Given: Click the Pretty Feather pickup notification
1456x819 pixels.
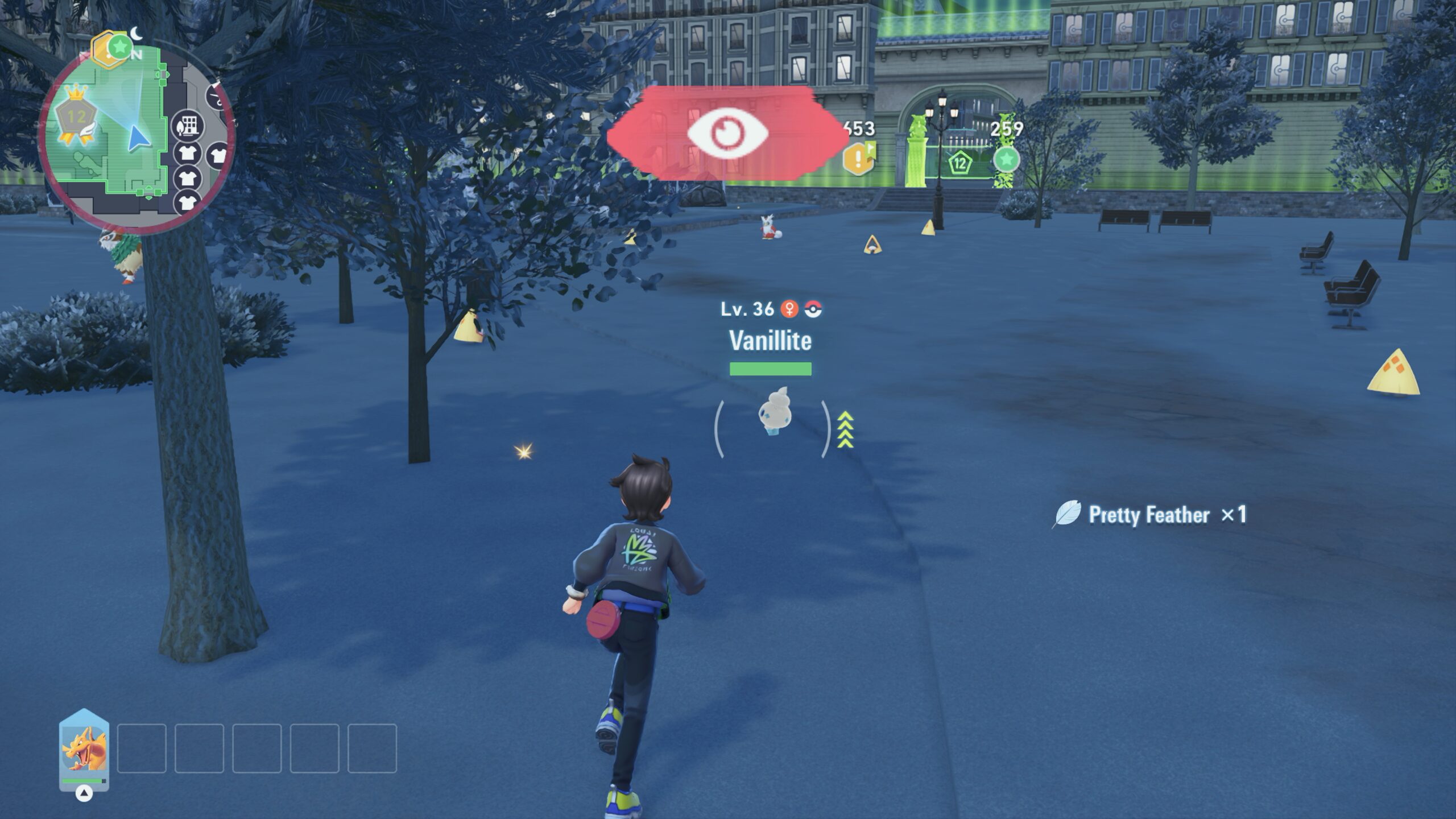Looking at the screenshot, I should click(x=1149, y=515).
